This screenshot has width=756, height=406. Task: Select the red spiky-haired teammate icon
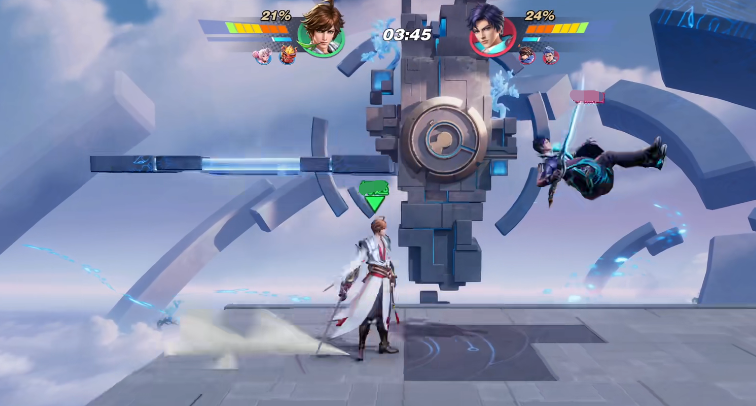click(286, 56)
